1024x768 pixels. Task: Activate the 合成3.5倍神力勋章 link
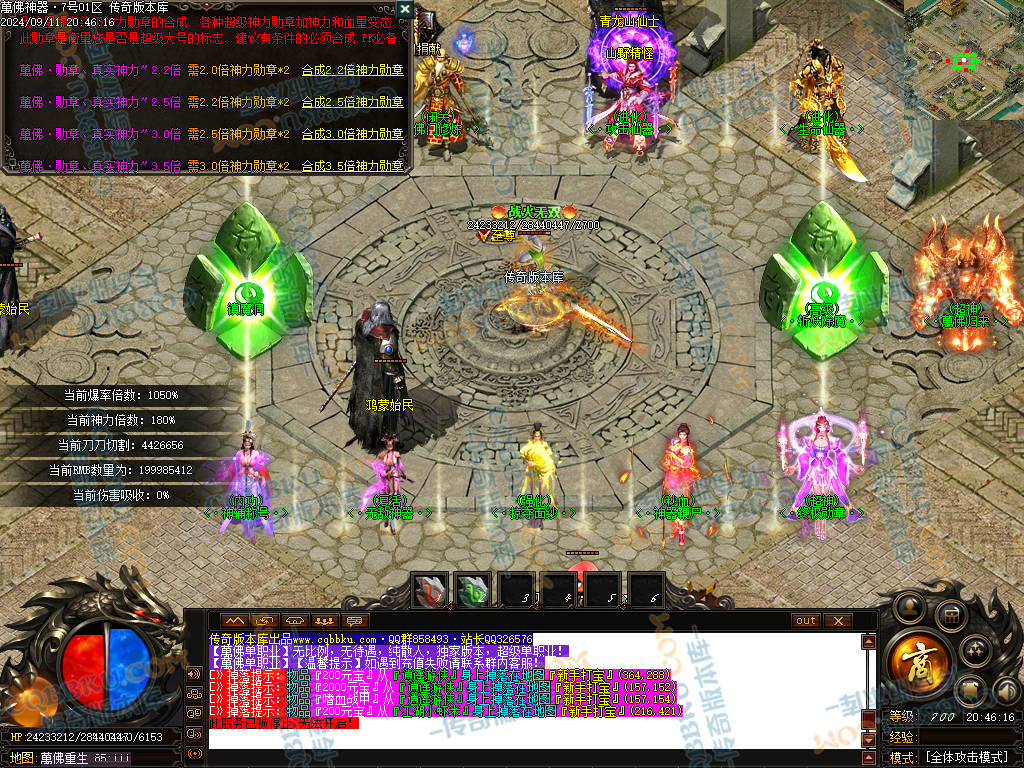tap(352, 166)
